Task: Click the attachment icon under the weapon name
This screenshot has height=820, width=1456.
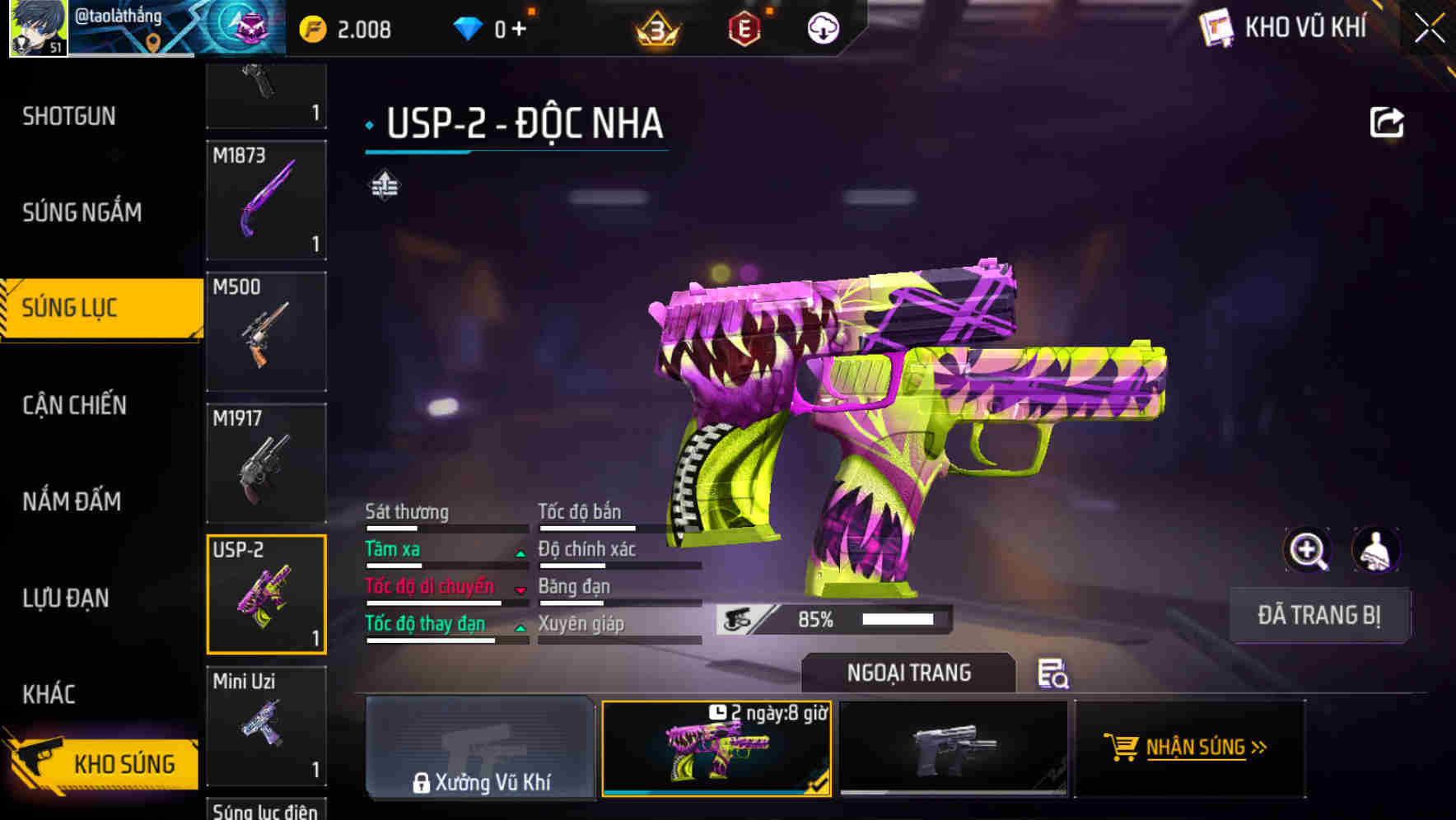Action: (x=384, y=186)
